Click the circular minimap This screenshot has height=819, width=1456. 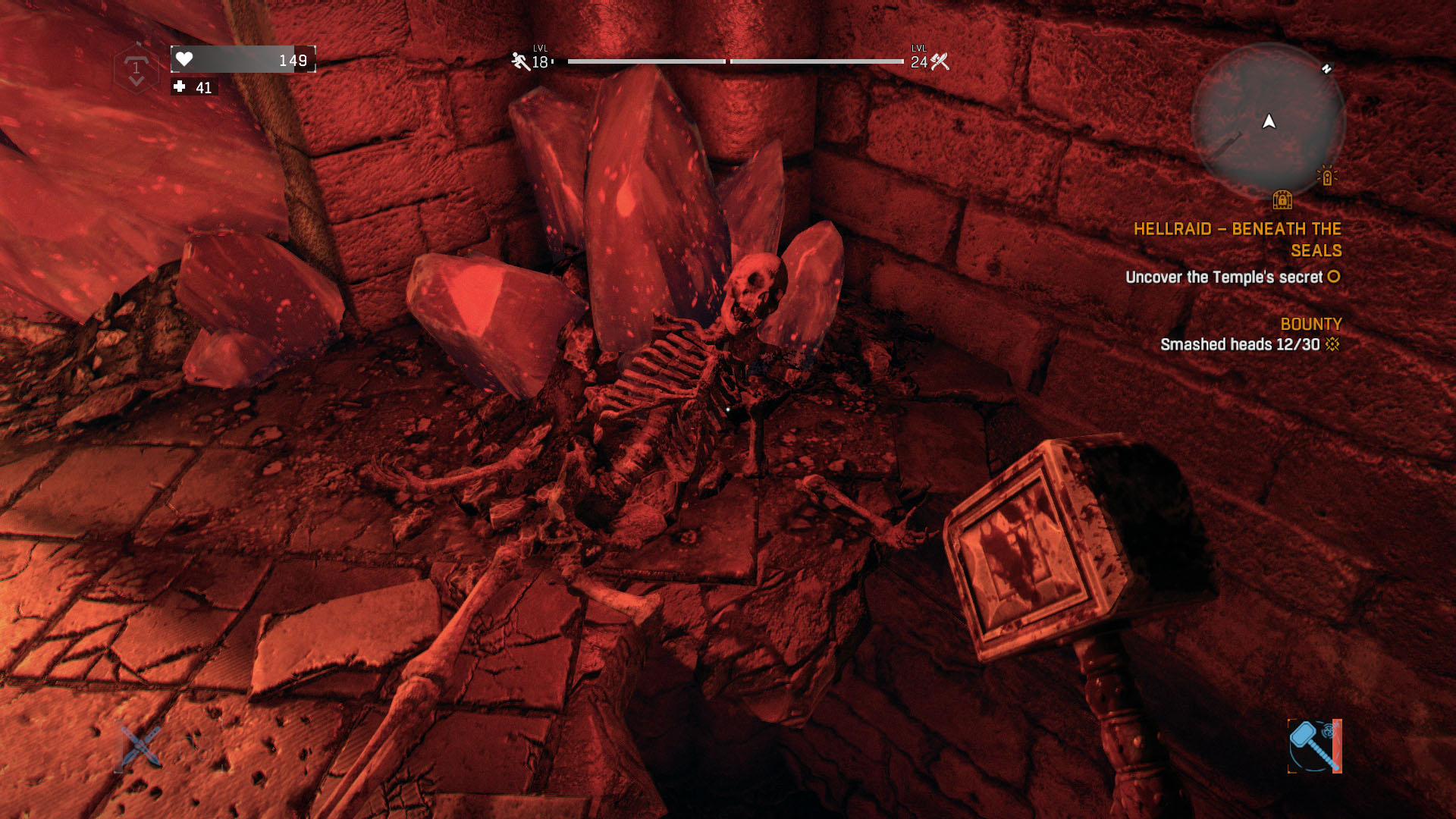point(1268,120)
